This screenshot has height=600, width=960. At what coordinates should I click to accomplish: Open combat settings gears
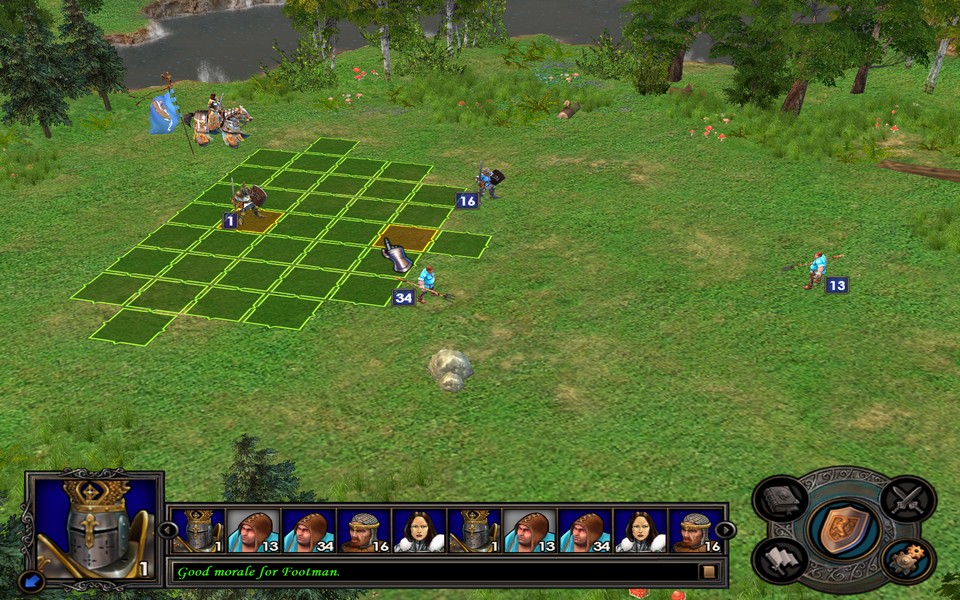click(x=908, y=560)
